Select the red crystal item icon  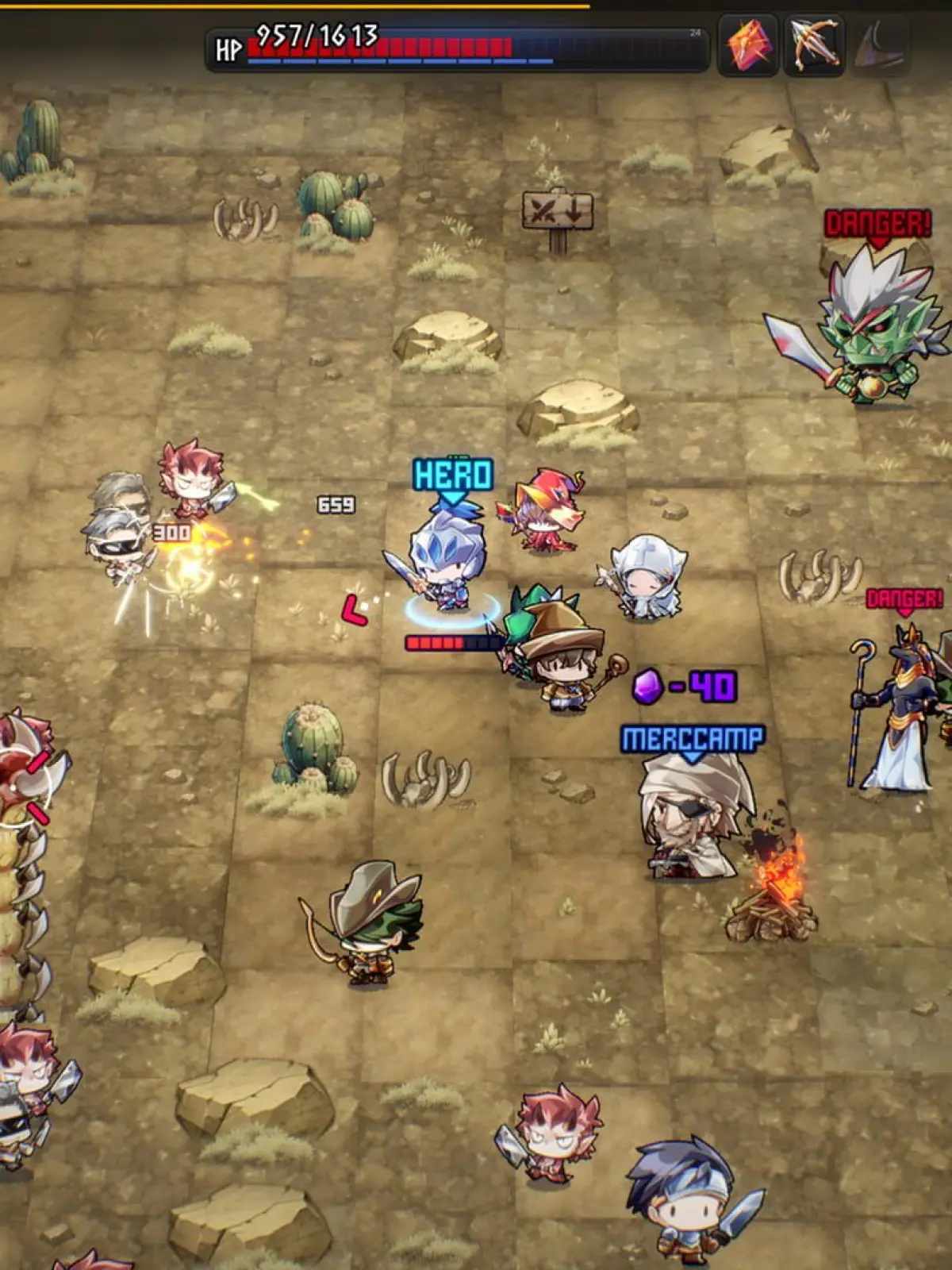pyautogui.click(x=747, y=45)
